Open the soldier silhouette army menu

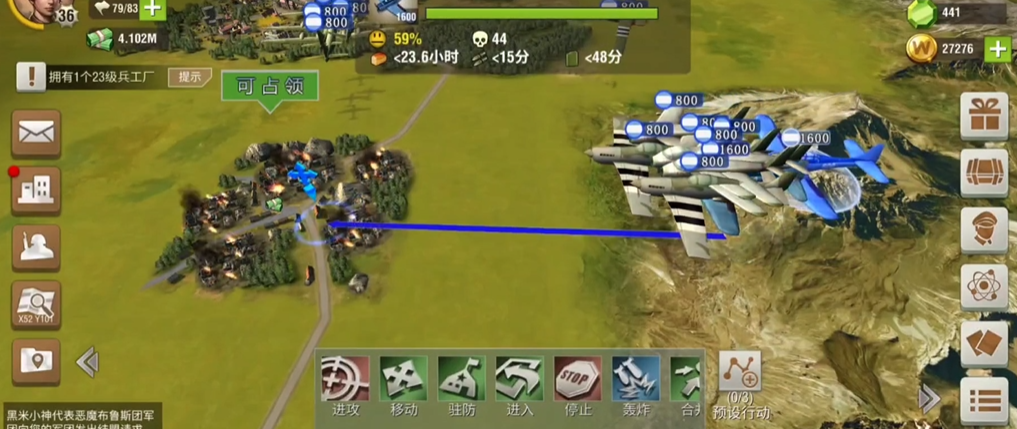pos(36,247)
